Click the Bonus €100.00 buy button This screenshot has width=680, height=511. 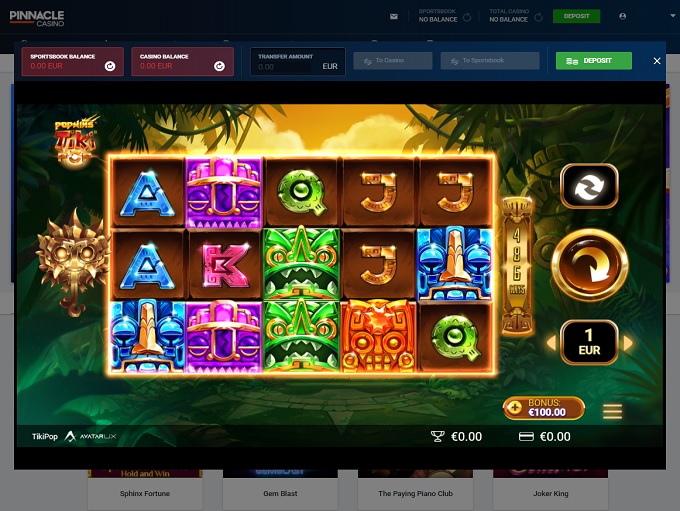pos(544,407)
